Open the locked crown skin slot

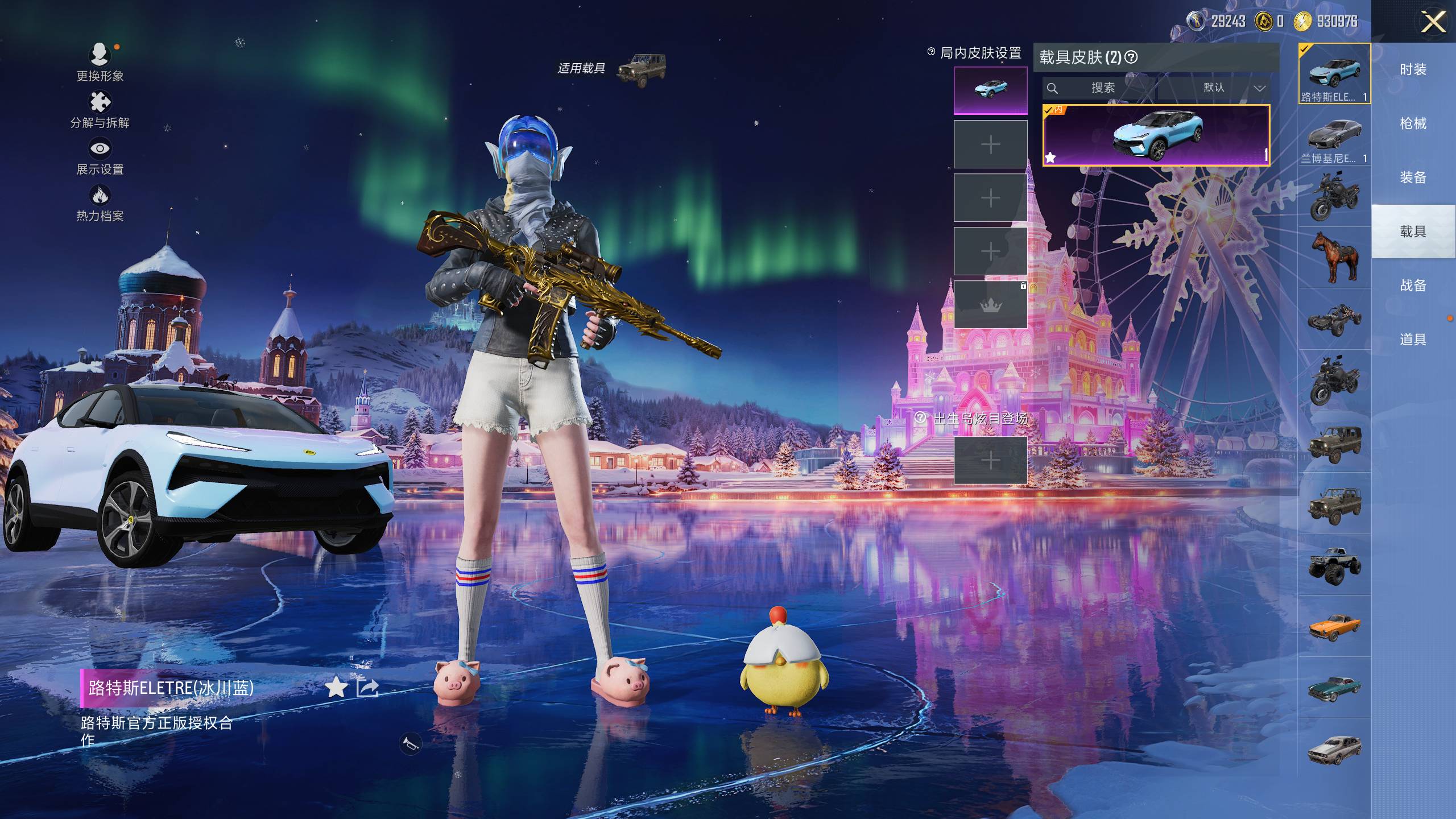click(x=990, y=305)
